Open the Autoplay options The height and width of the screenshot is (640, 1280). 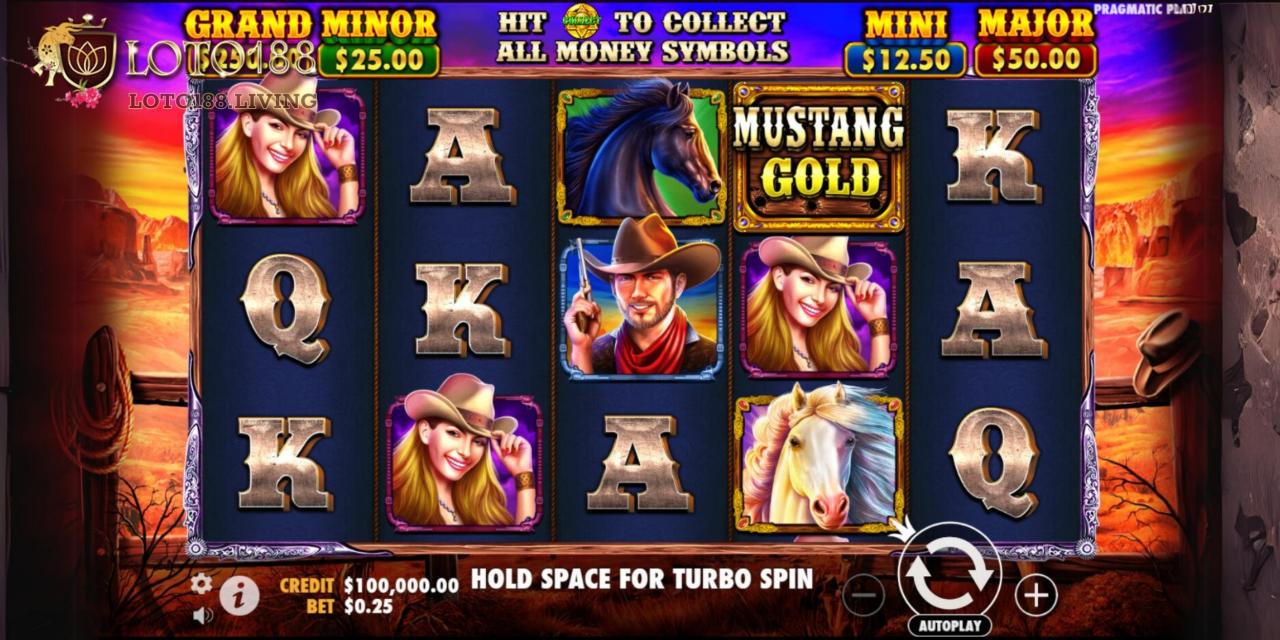[x=949, y=625]
